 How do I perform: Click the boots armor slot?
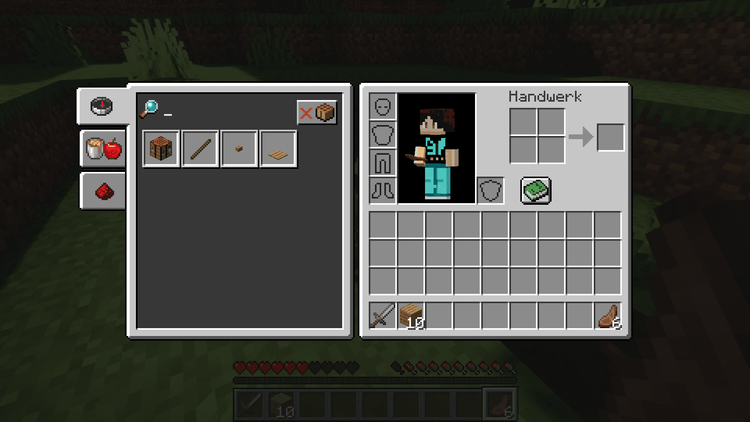click(383, 190)
